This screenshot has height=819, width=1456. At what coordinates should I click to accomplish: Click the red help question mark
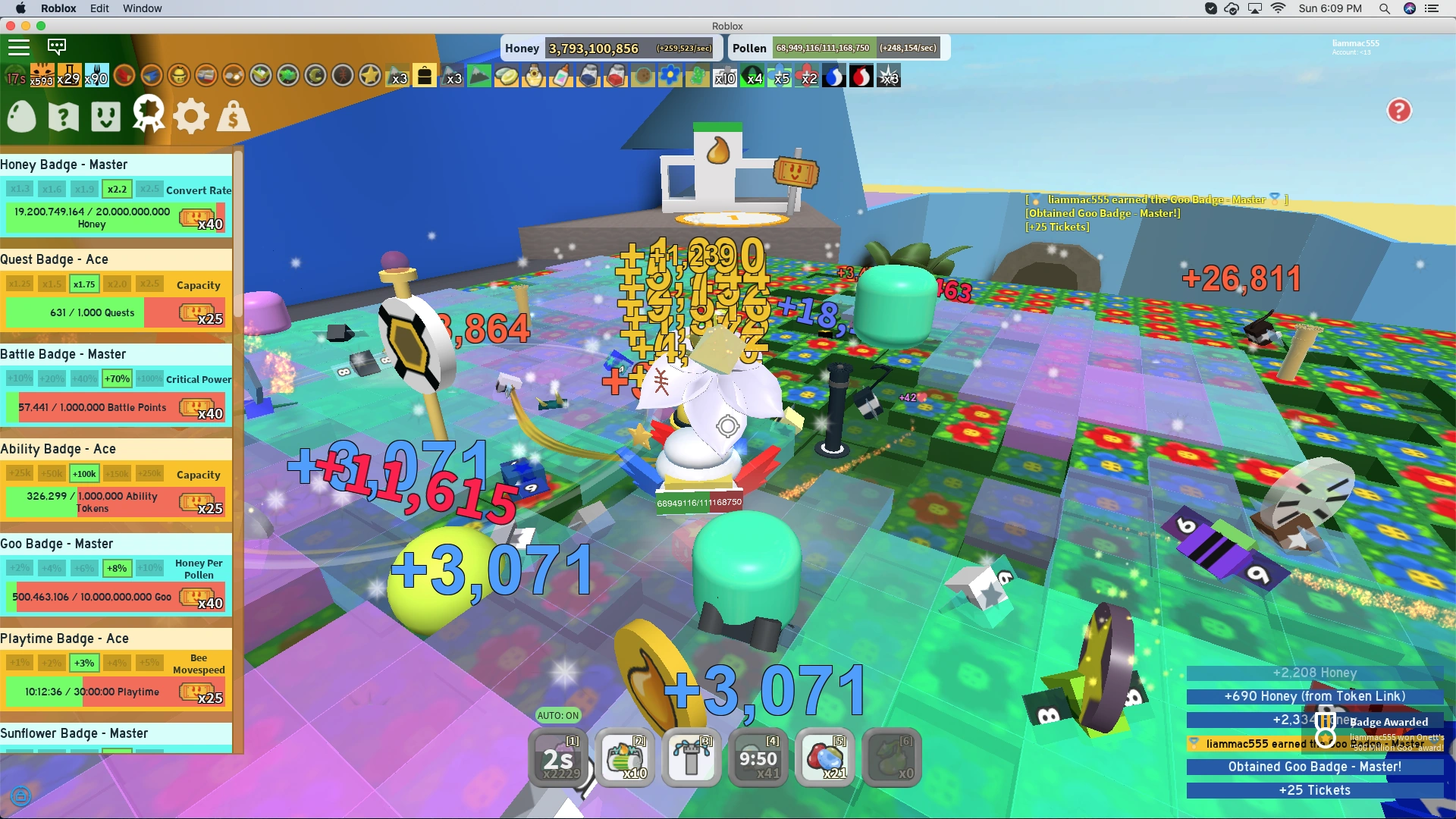1399,111
